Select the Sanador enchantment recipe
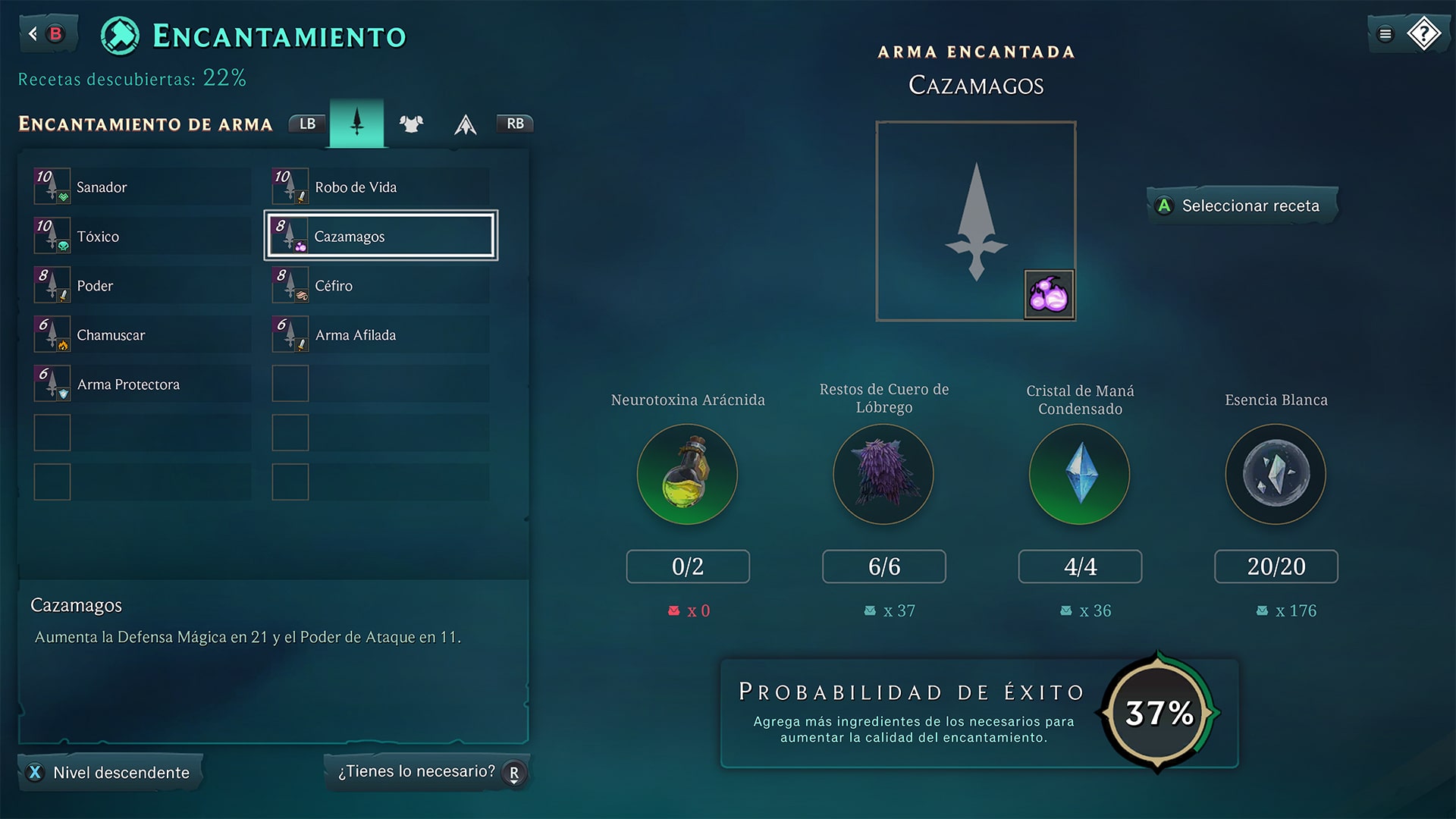 coord(142,187)
